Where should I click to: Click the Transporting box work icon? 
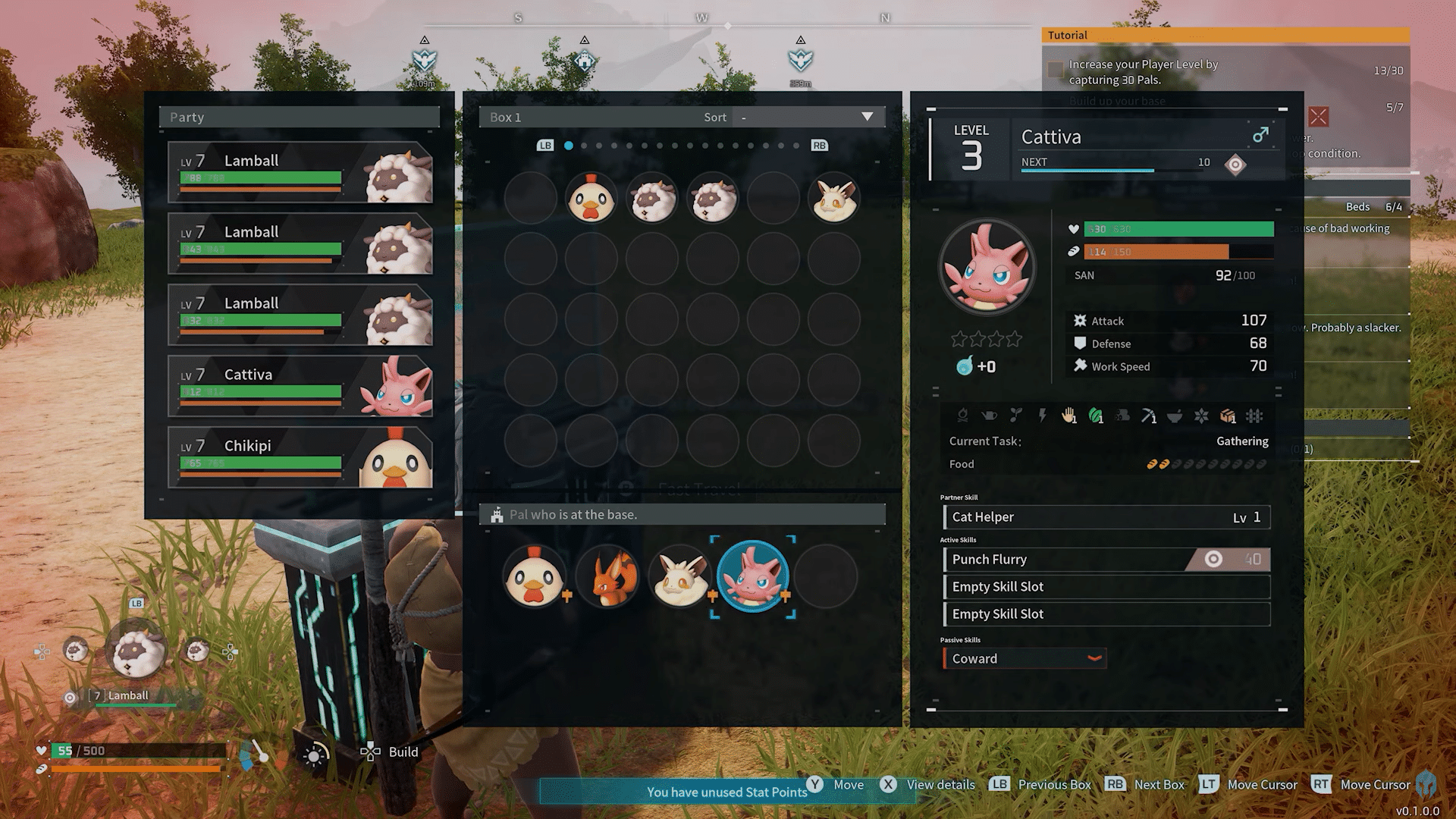1226,416
